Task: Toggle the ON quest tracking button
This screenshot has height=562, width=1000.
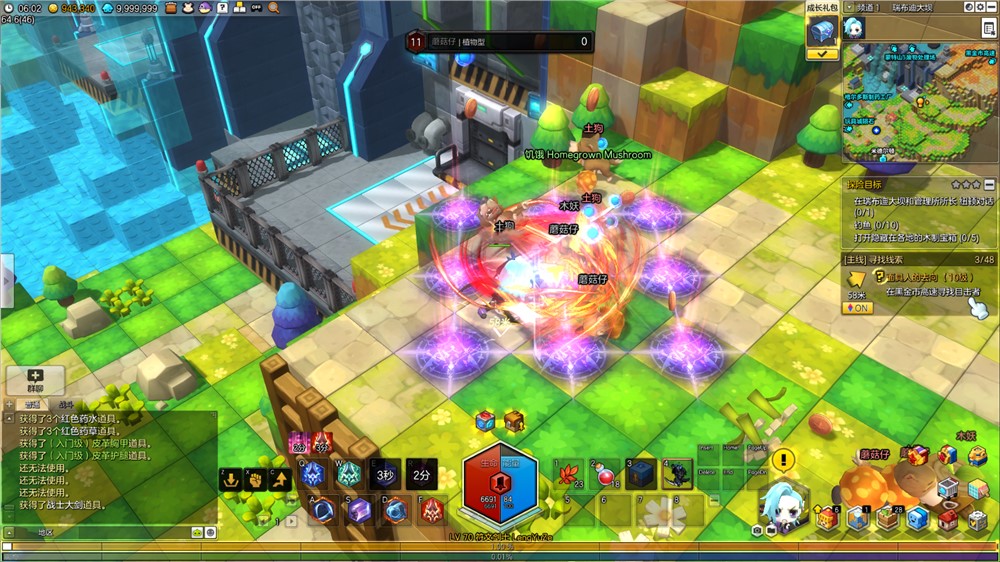Action: pyautogui.click(x=857, y=308)
